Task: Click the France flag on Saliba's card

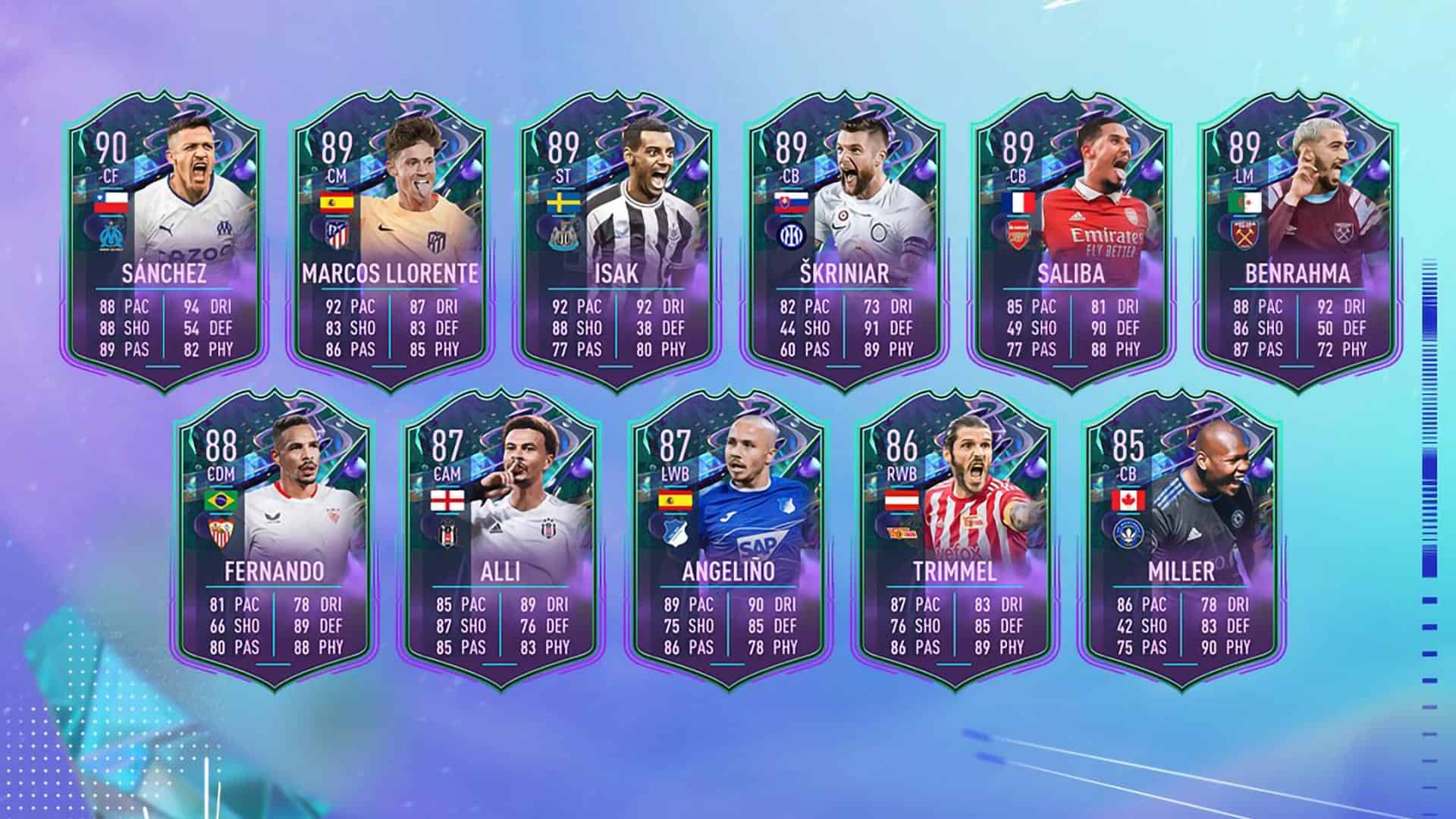Action: 1020,202
